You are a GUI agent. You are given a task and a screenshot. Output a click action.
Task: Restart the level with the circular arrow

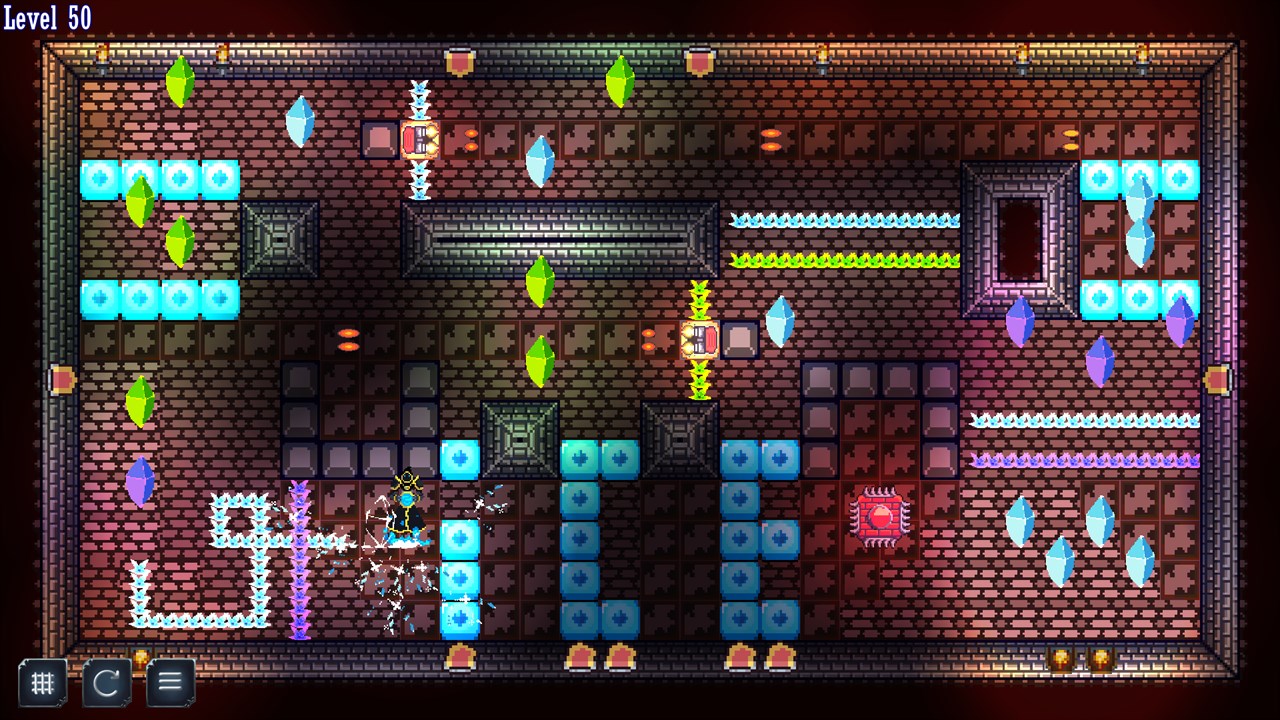click(x=106, y=683)
